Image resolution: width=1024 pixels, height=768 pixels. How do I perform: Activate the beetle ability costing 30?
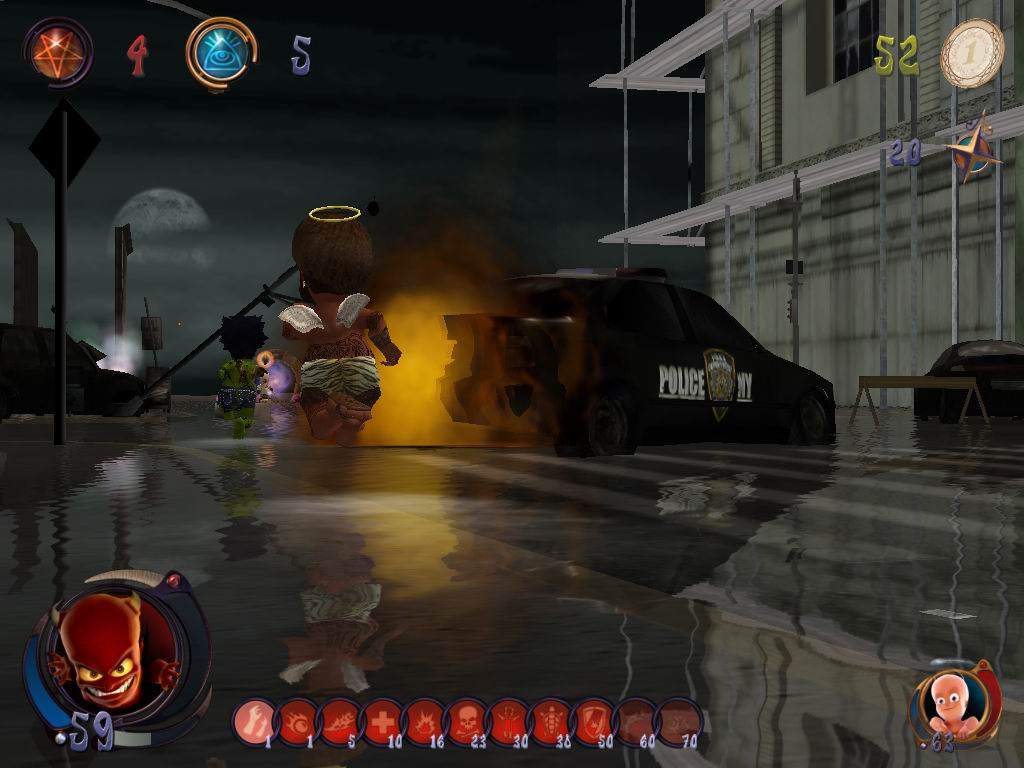(508, 720)
